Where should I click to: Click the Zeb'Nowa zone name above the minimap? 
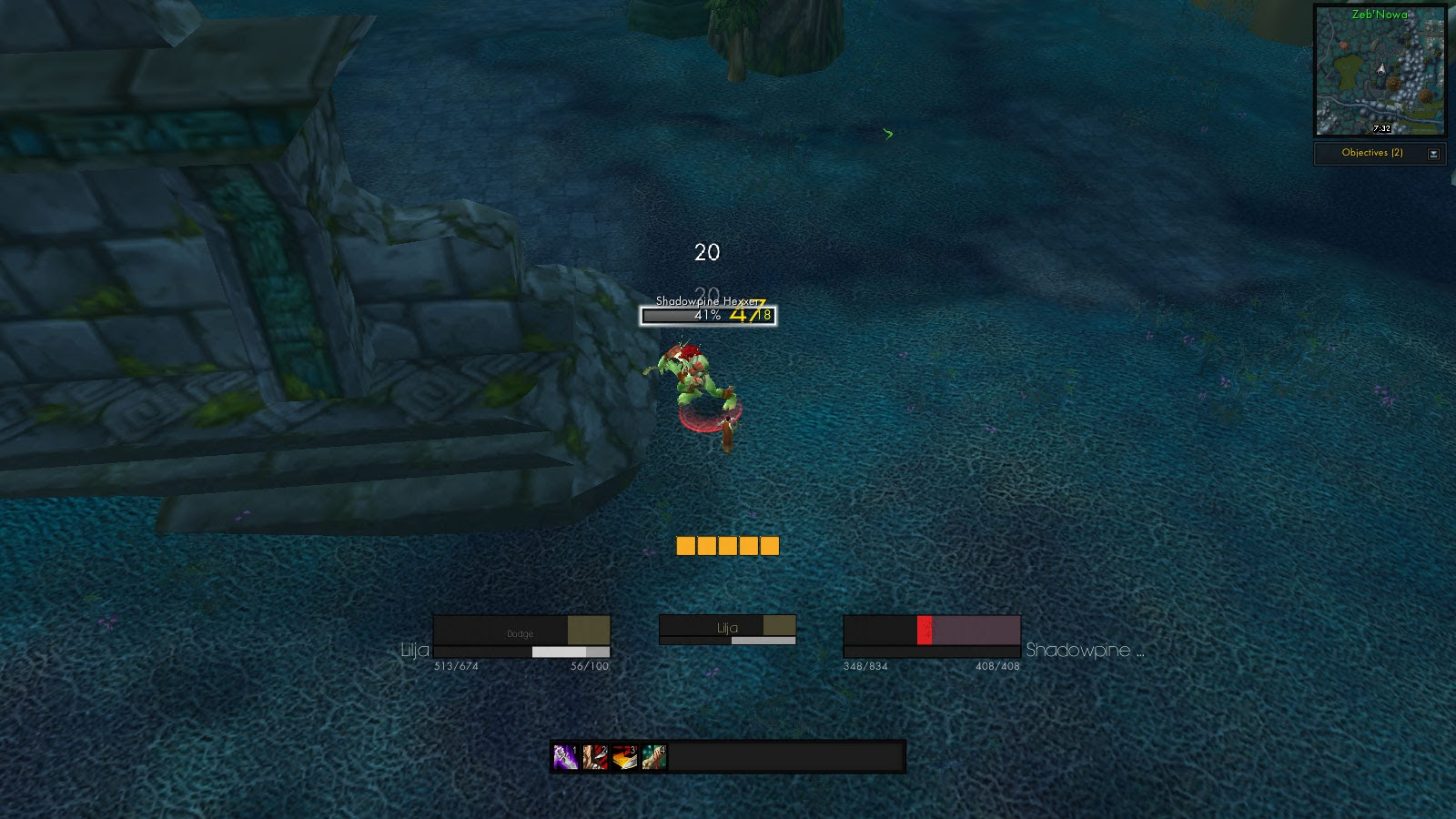1380,15
